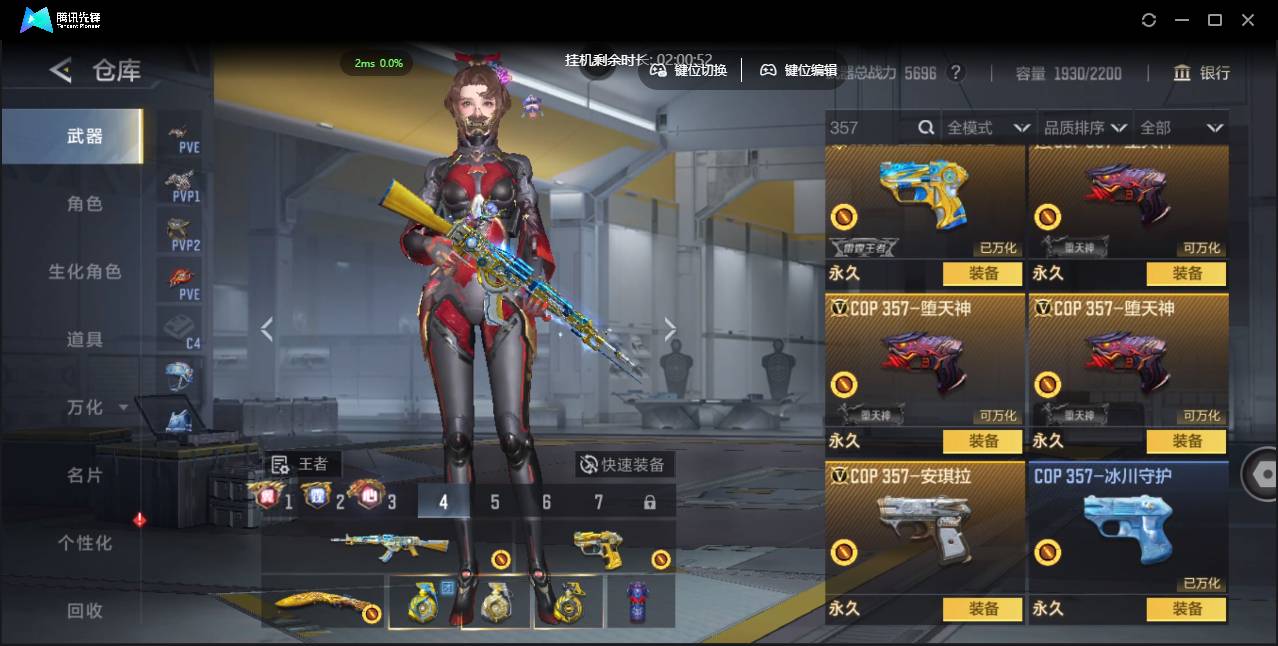
Task: Open the 全模式 mode dropdown
Action: click(988, 128)
